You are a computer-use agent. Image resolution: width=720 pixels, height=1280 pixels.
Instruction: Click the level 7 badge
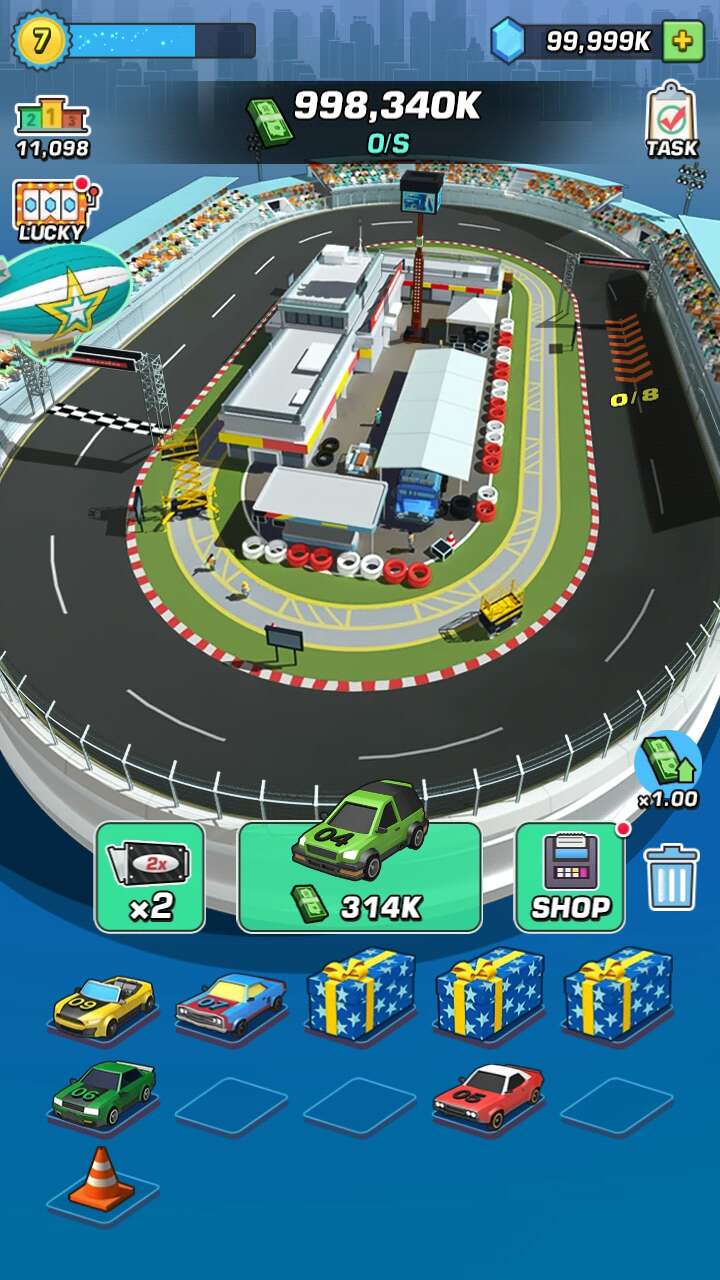(x=40, y=40)
